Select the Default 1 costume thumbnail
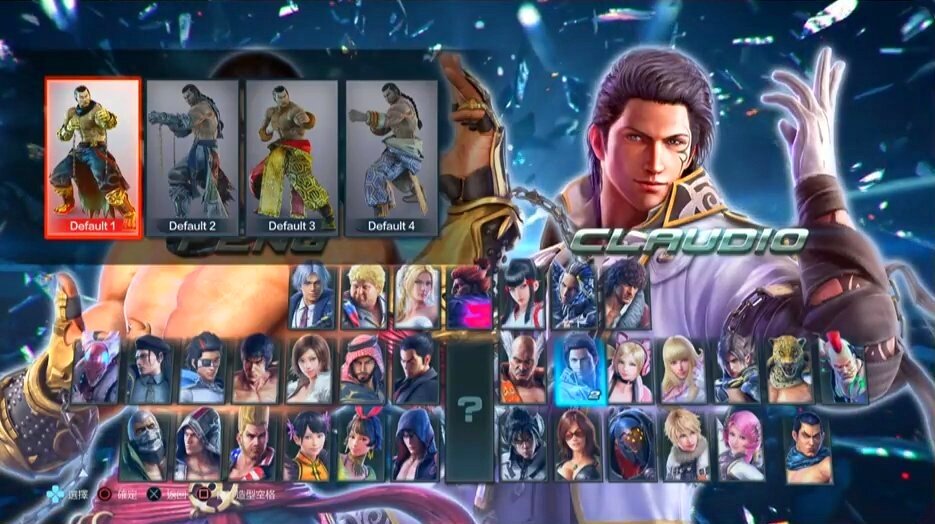 93,157
